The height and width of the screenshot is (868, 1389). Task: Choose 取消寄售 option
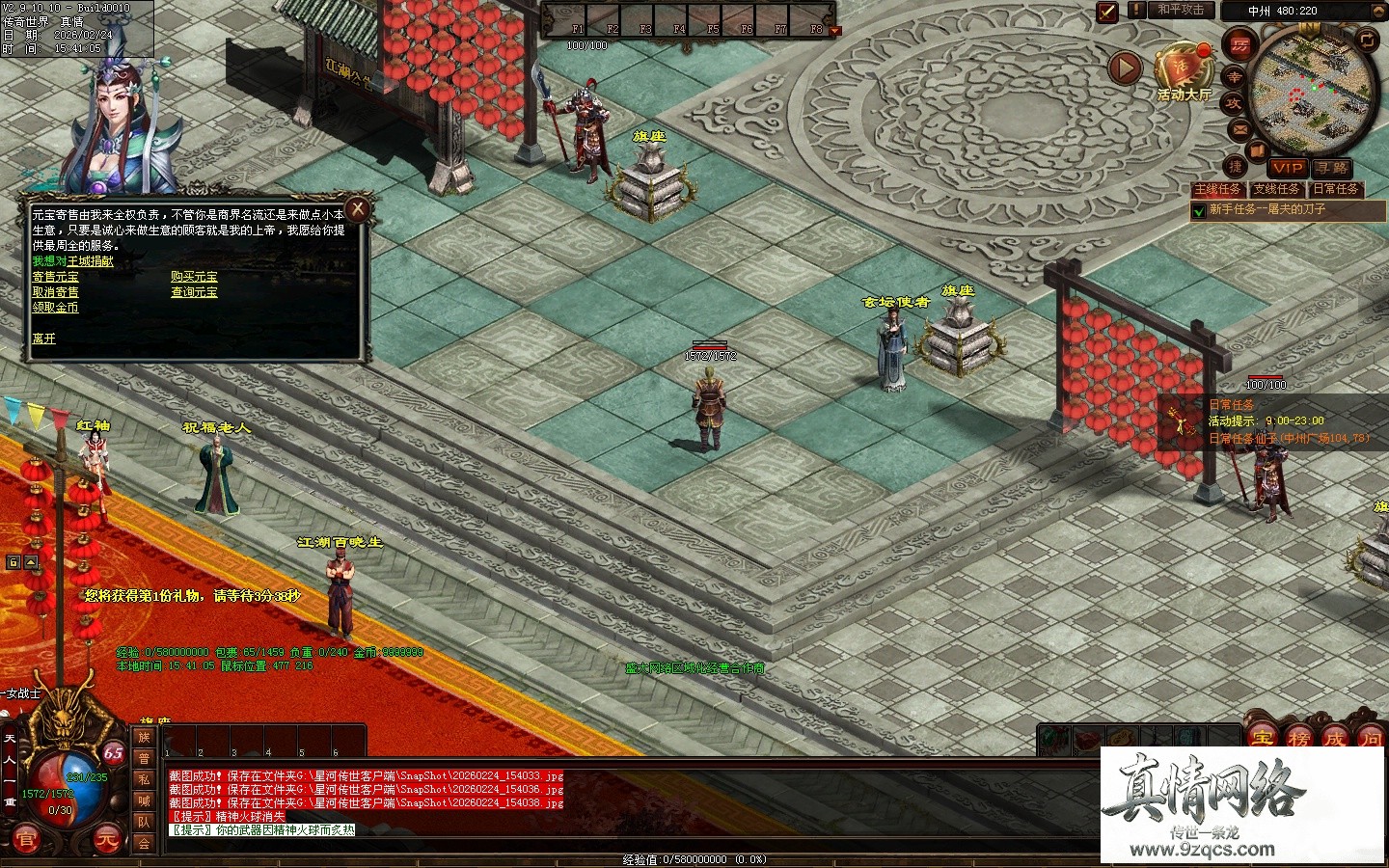(x=56, y=292)
